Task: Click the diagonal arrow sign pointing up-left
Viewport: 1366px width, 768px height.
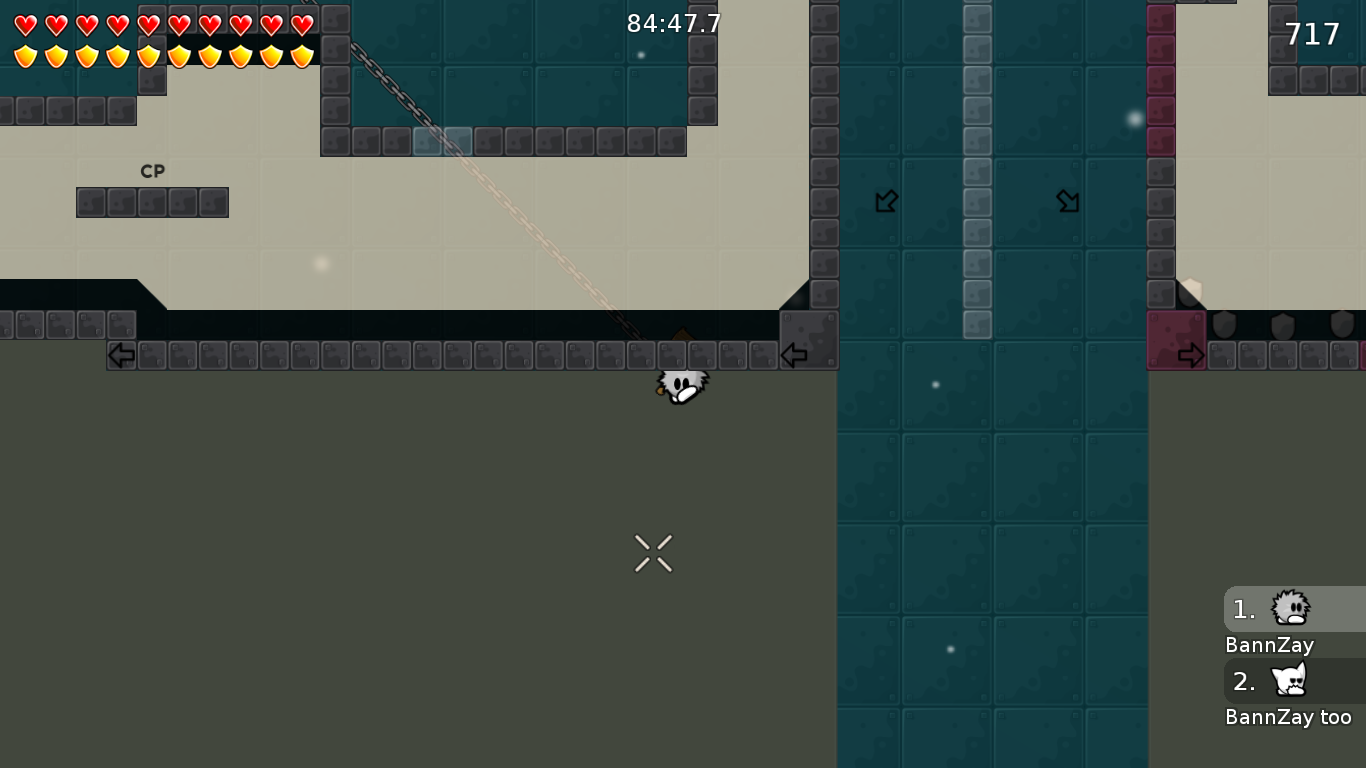Action: pos(885,202)
